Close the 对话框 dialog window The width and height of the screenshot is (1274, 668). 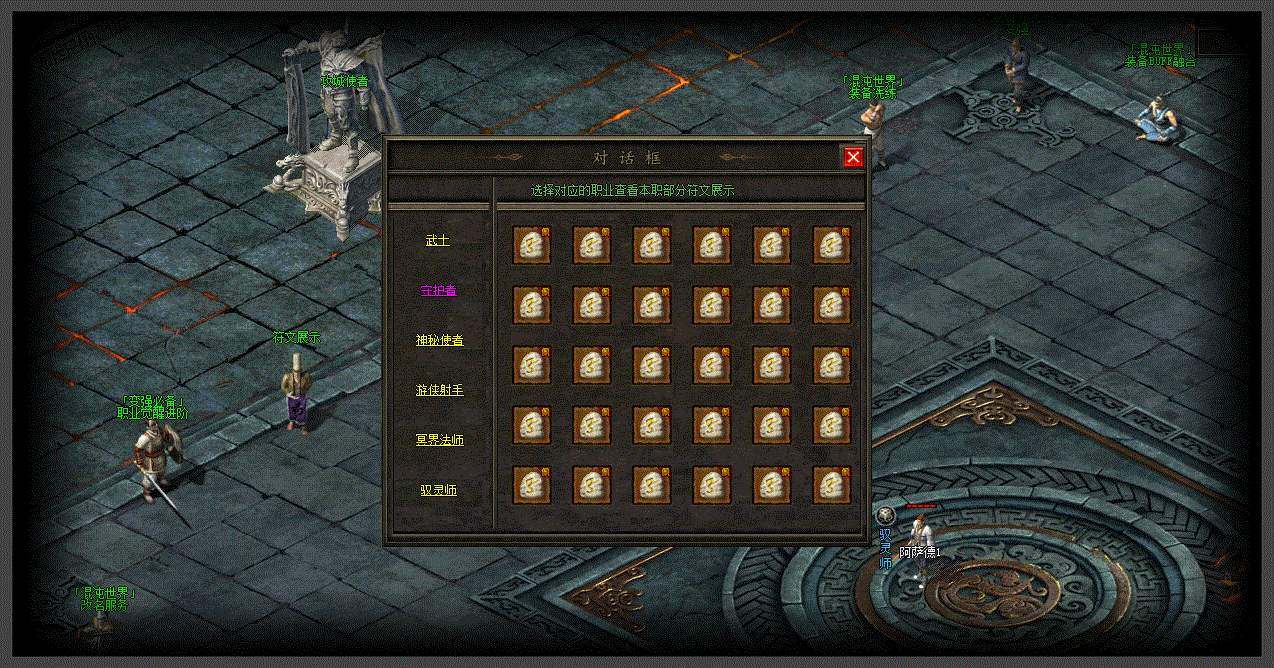tap(853, 157)
